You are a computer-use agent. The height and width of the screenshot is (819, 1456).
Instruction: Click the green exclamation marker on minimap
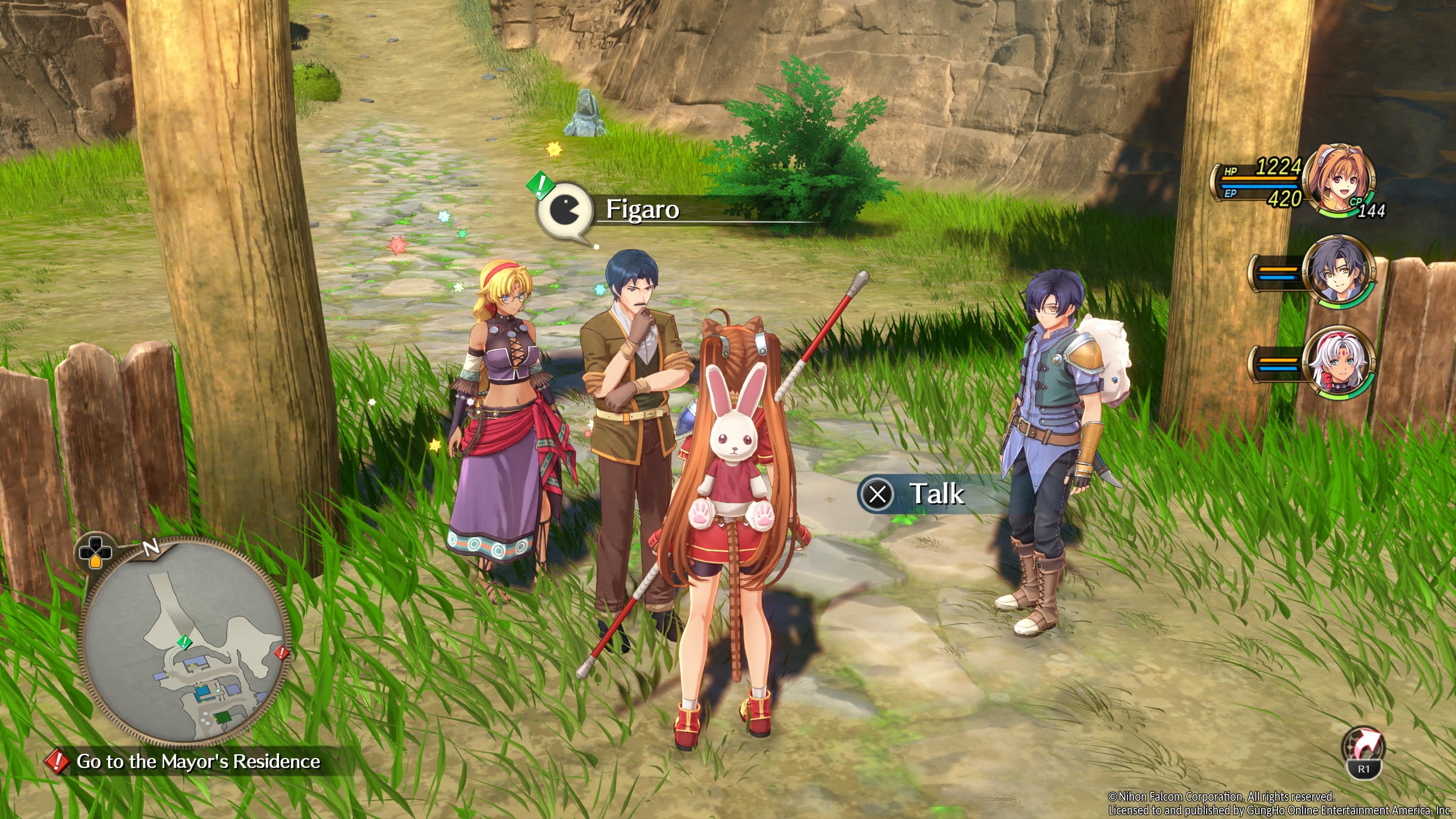click(x=184, y=642)
